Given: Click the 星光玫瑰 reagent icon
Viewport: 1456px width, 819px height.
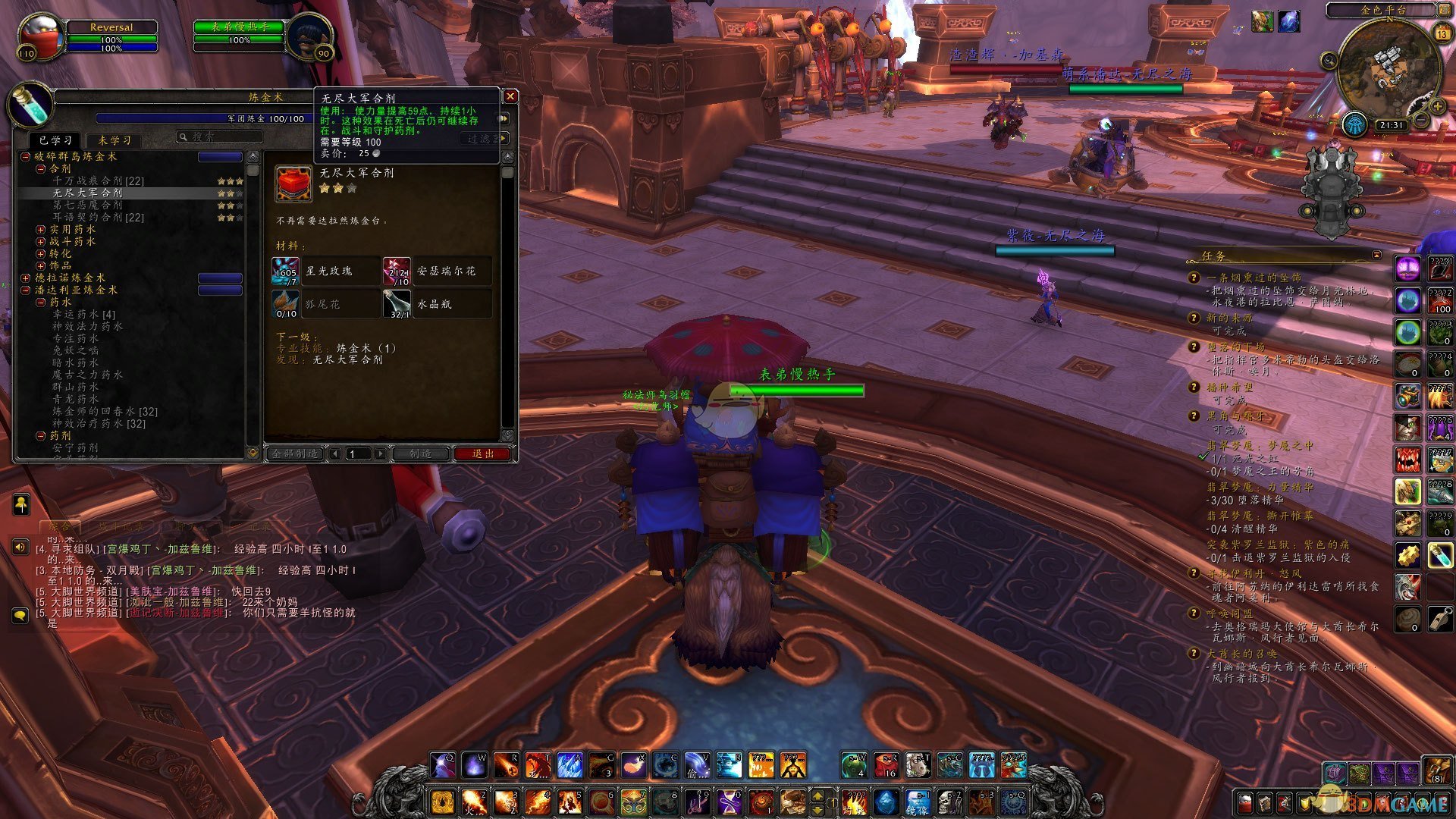Looking at the screenshot, I should click(x=286, y=271).
